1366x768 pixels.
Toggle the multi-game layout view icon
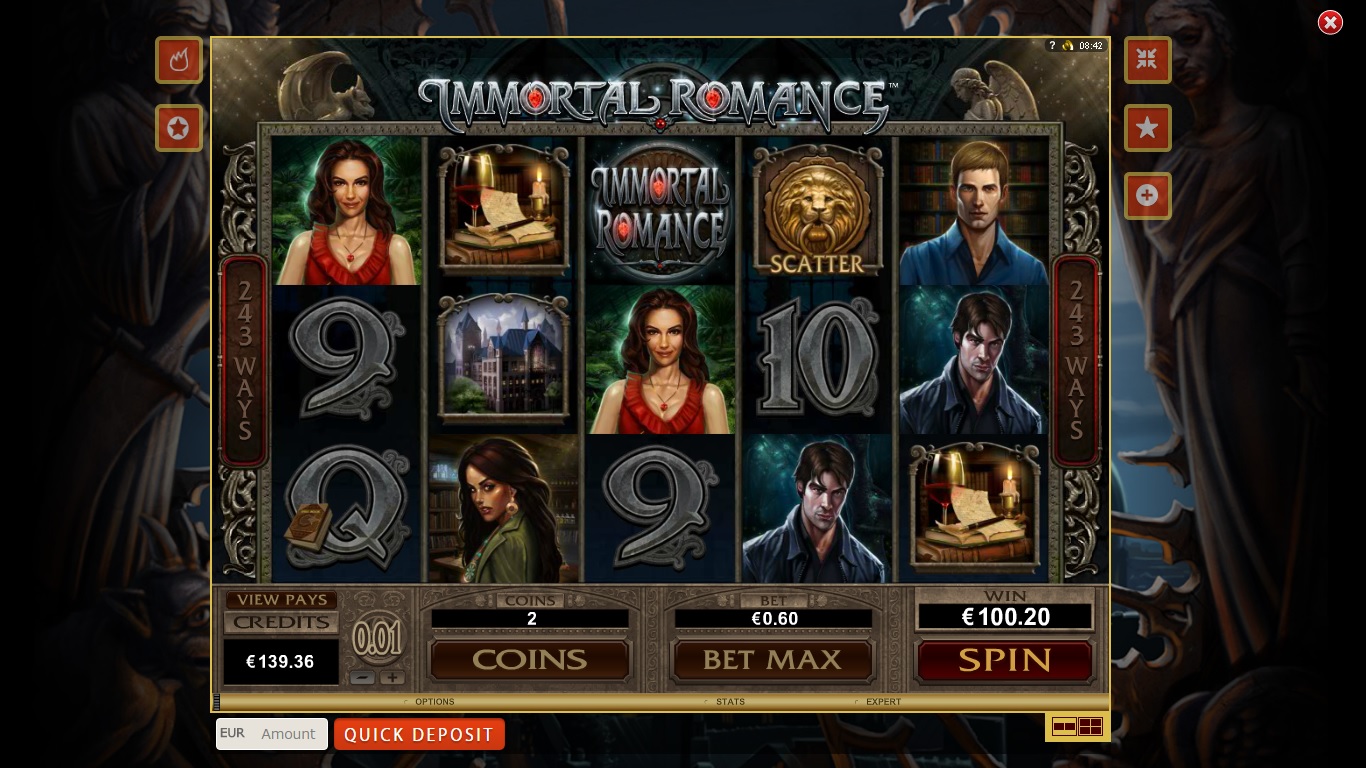1077,727
